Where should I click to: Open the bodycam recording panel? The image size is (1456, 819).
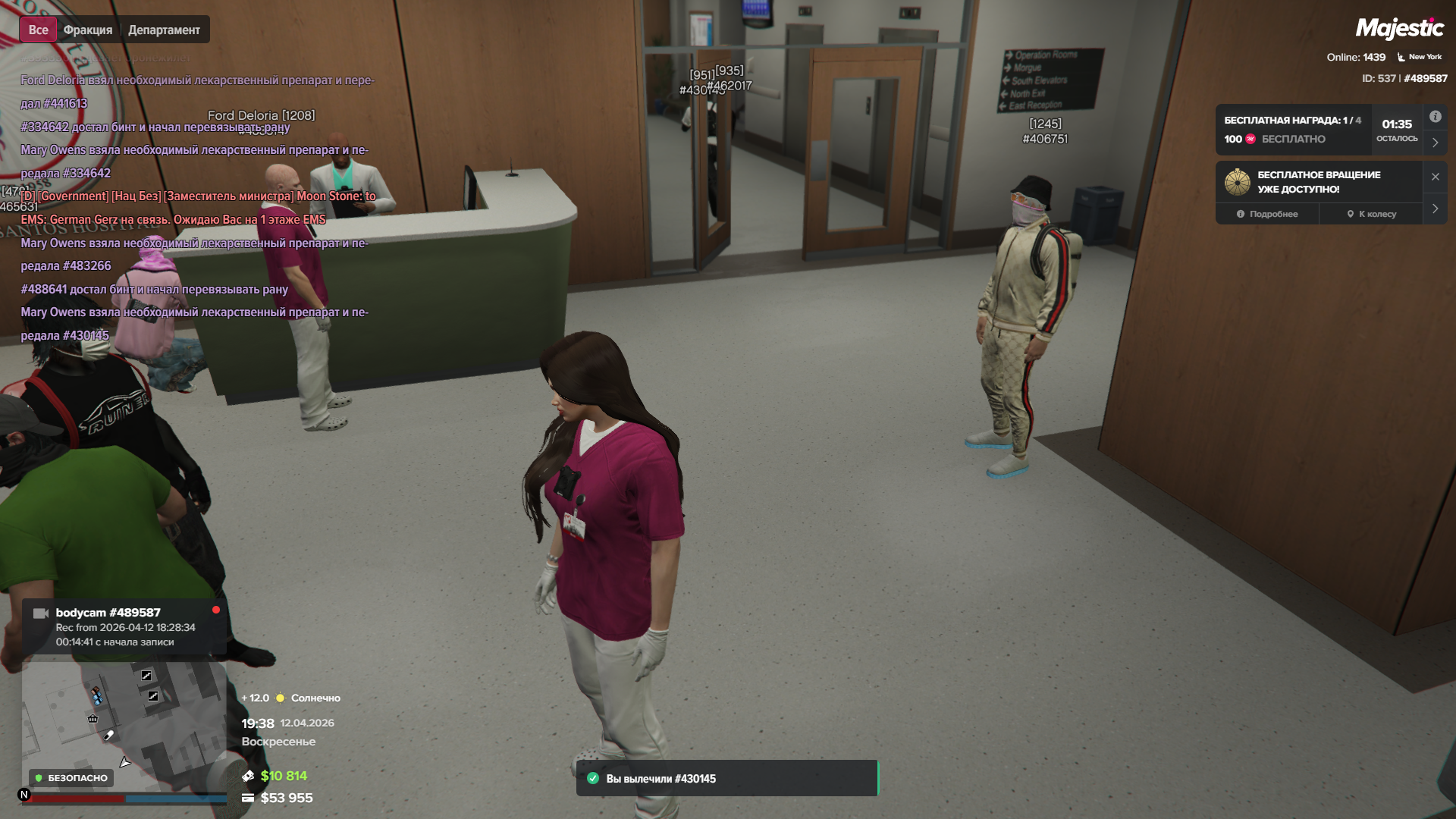point(125,626)
